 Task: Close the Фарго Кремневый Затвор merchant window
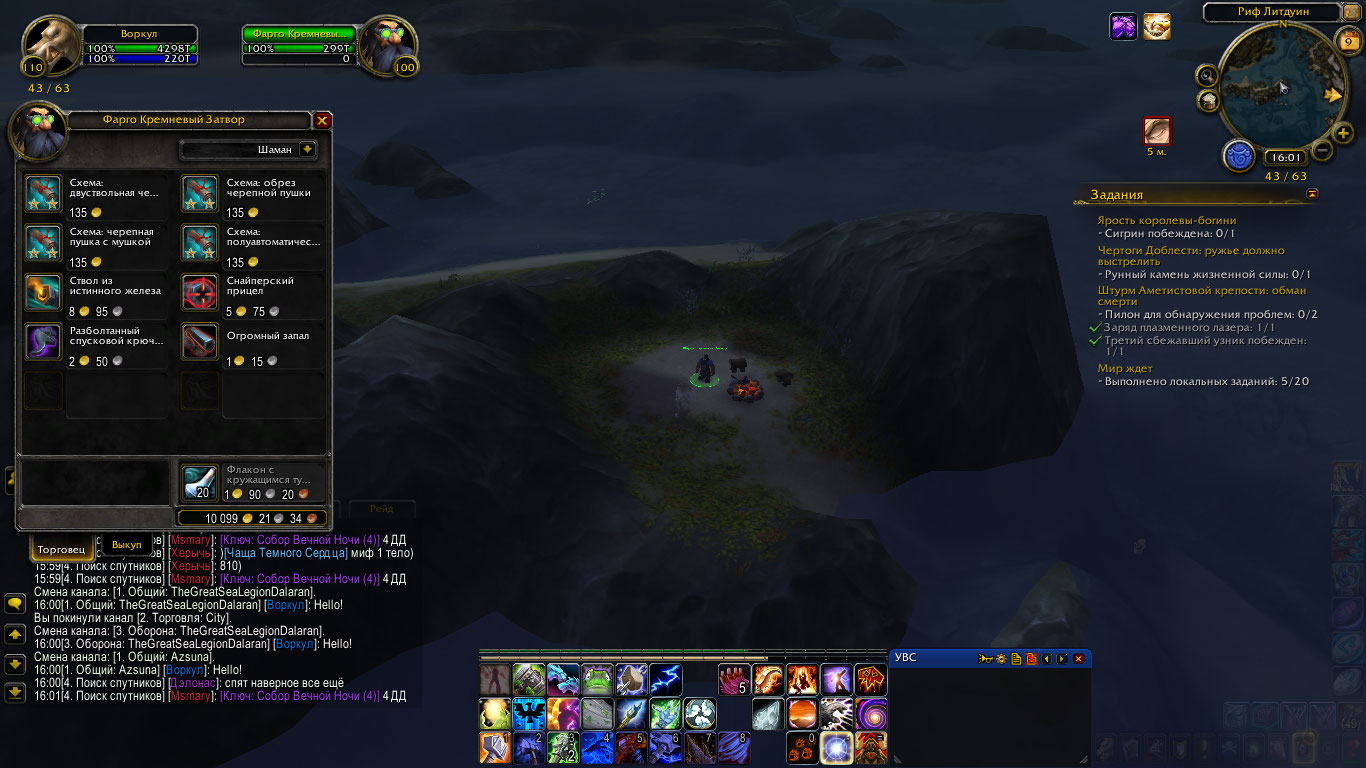click(322, 120)
